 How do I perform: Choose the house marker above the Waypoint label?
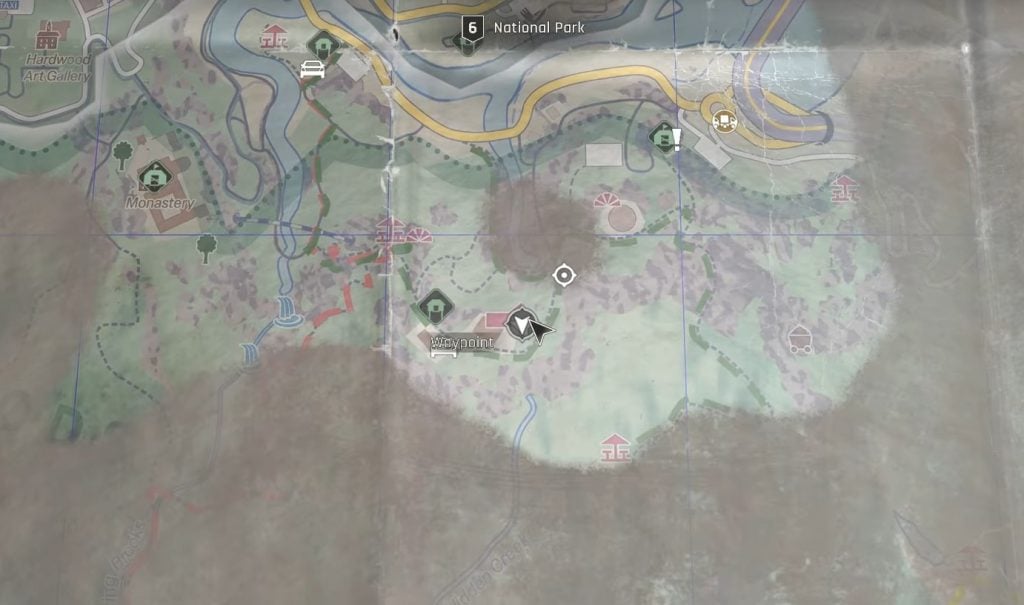pos(435,305)
